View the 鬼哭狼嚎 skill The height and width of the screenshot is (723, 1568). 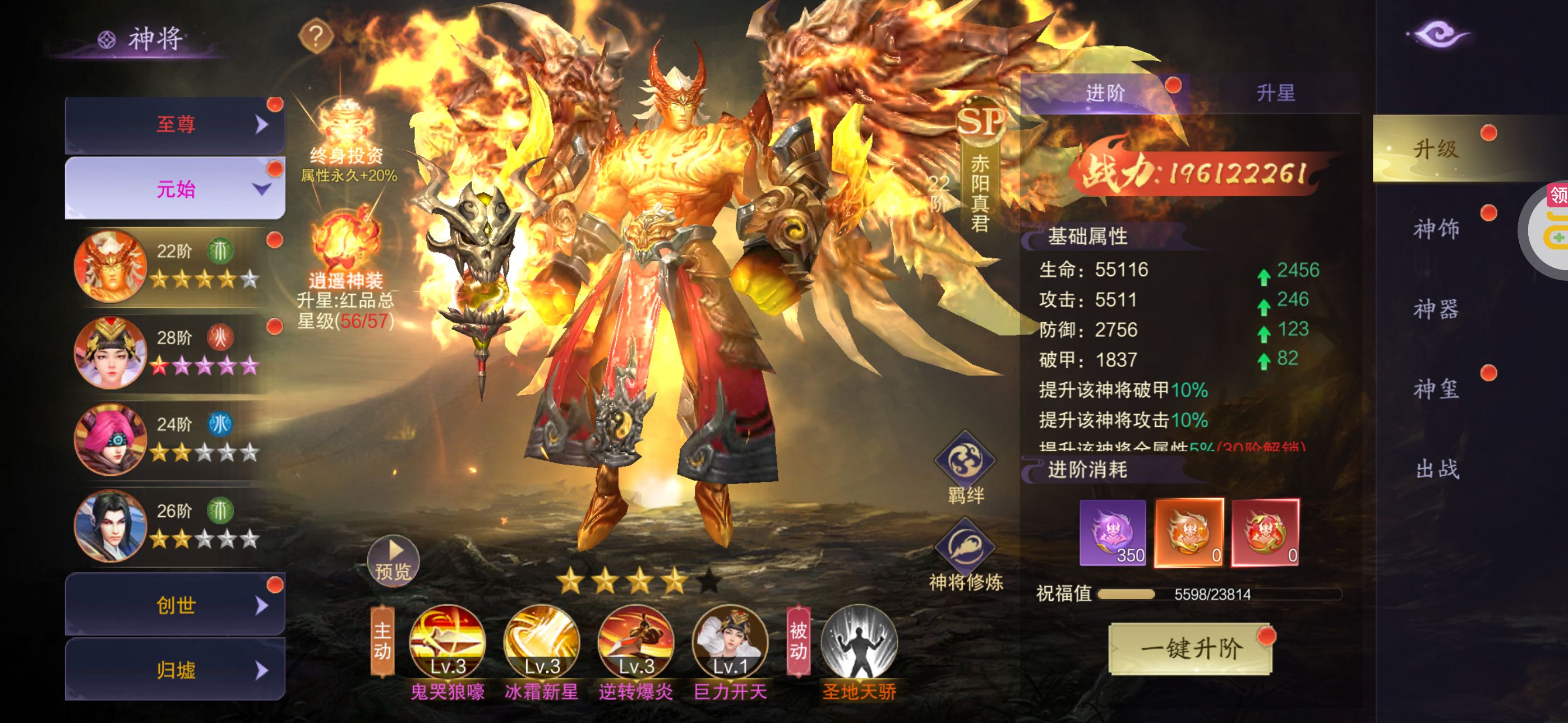pyautogui.click(x=448, y=642)
